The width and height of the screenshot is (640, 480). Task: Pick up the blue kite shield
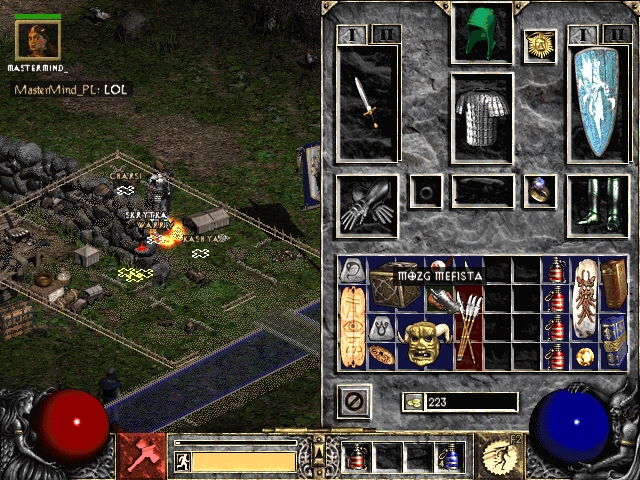tap(598, 103)
